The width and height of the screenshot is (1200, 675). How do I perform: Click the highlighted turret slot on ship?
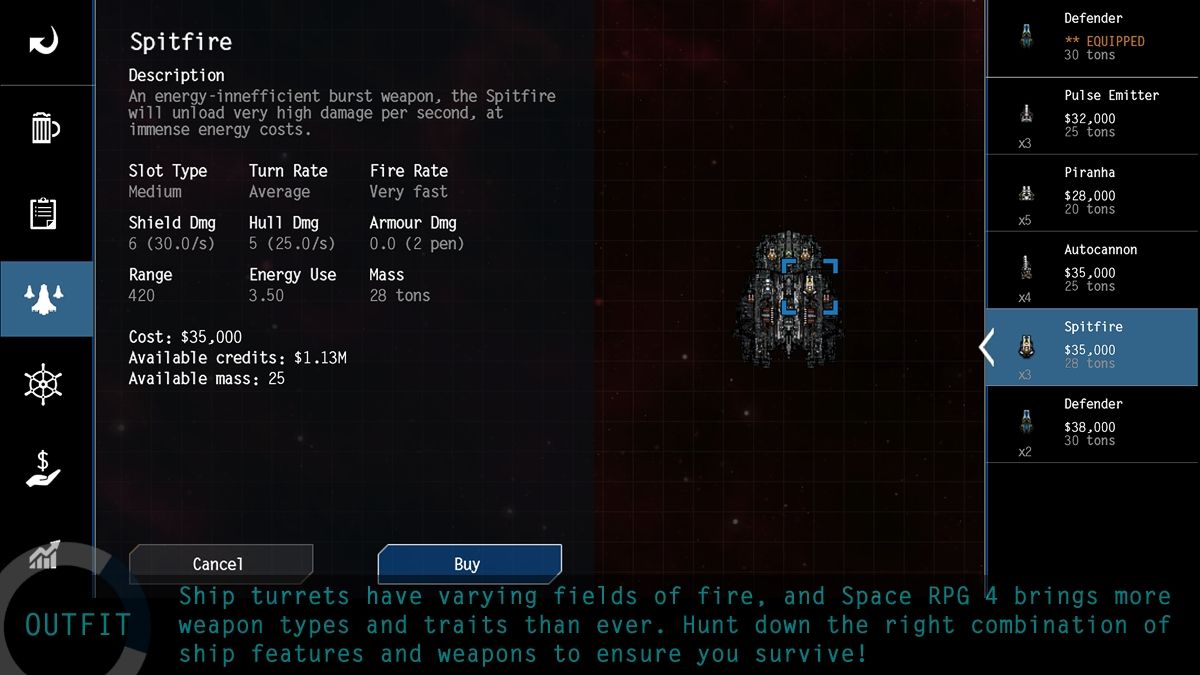(x=809, y=287)
